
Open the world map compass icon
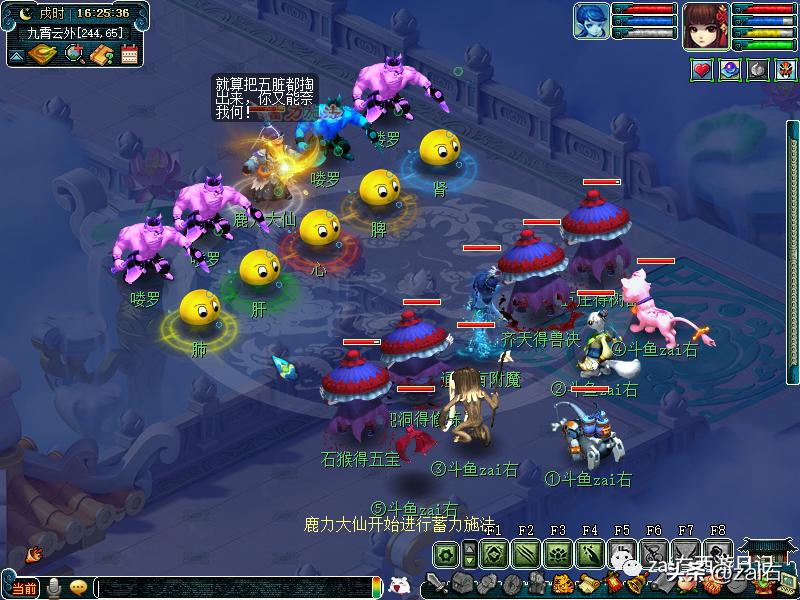pos(43,54)
